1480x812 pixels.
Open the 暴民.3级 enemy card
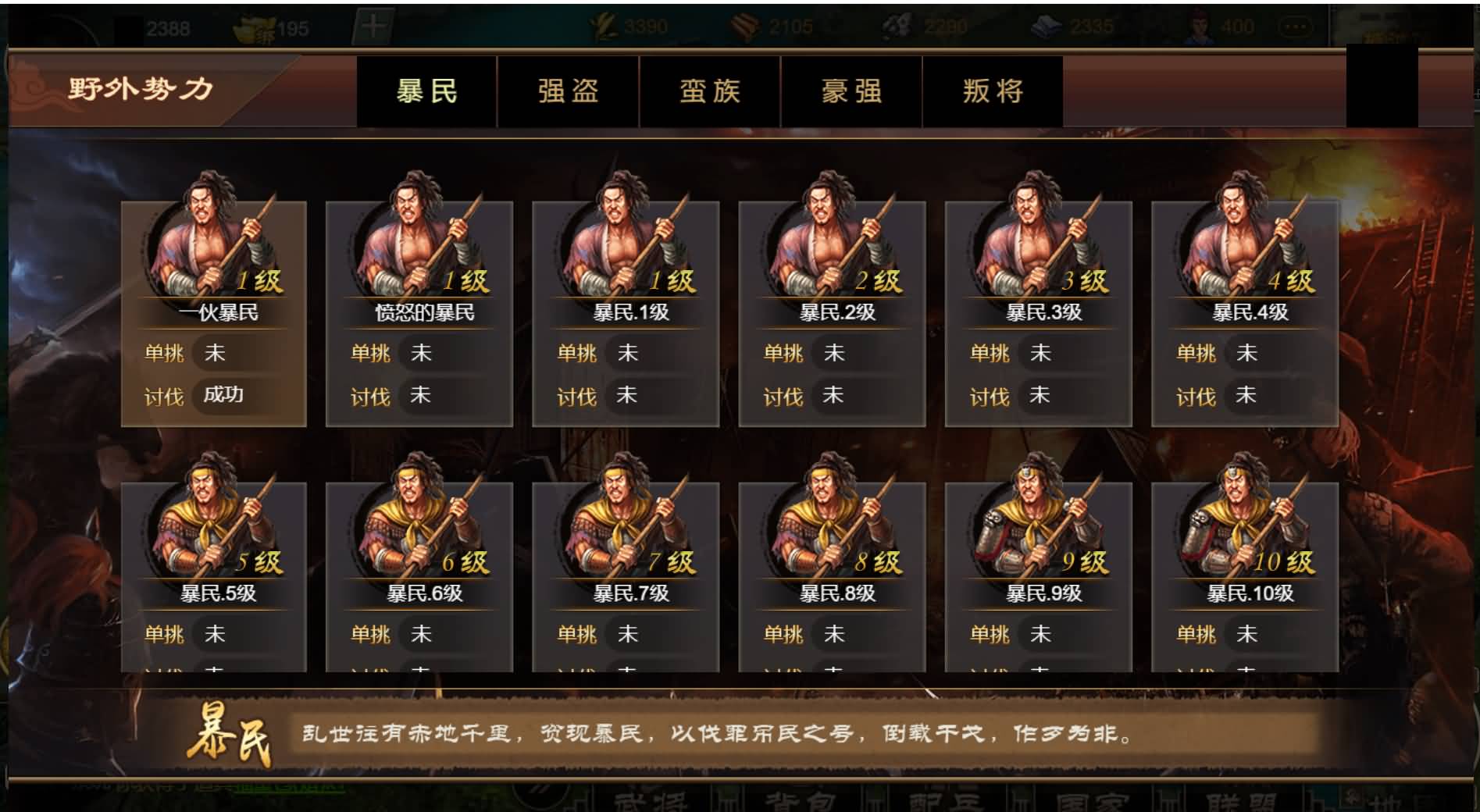pos(1038,312)
